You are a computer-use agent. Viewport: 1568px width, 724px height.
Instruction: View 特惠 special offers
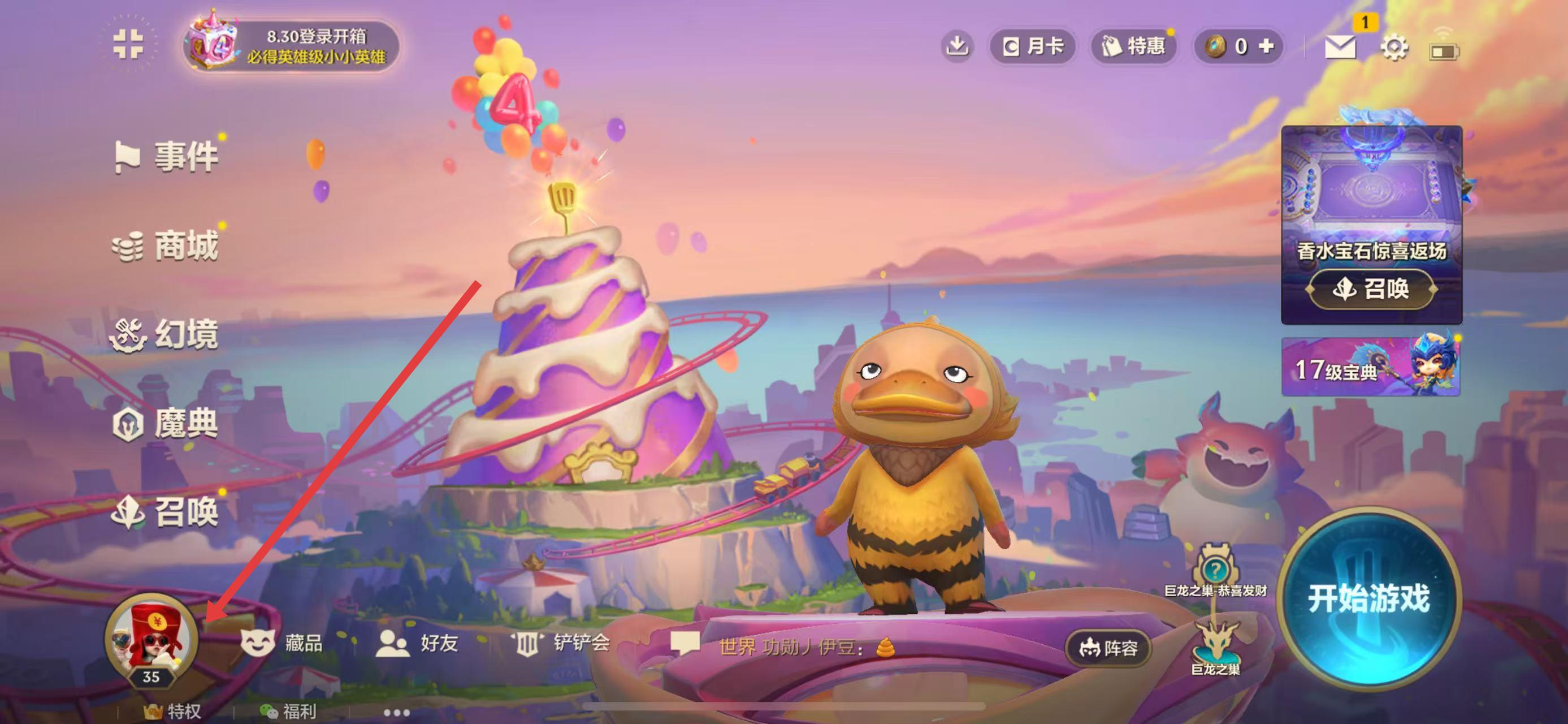click(1133, 46)
